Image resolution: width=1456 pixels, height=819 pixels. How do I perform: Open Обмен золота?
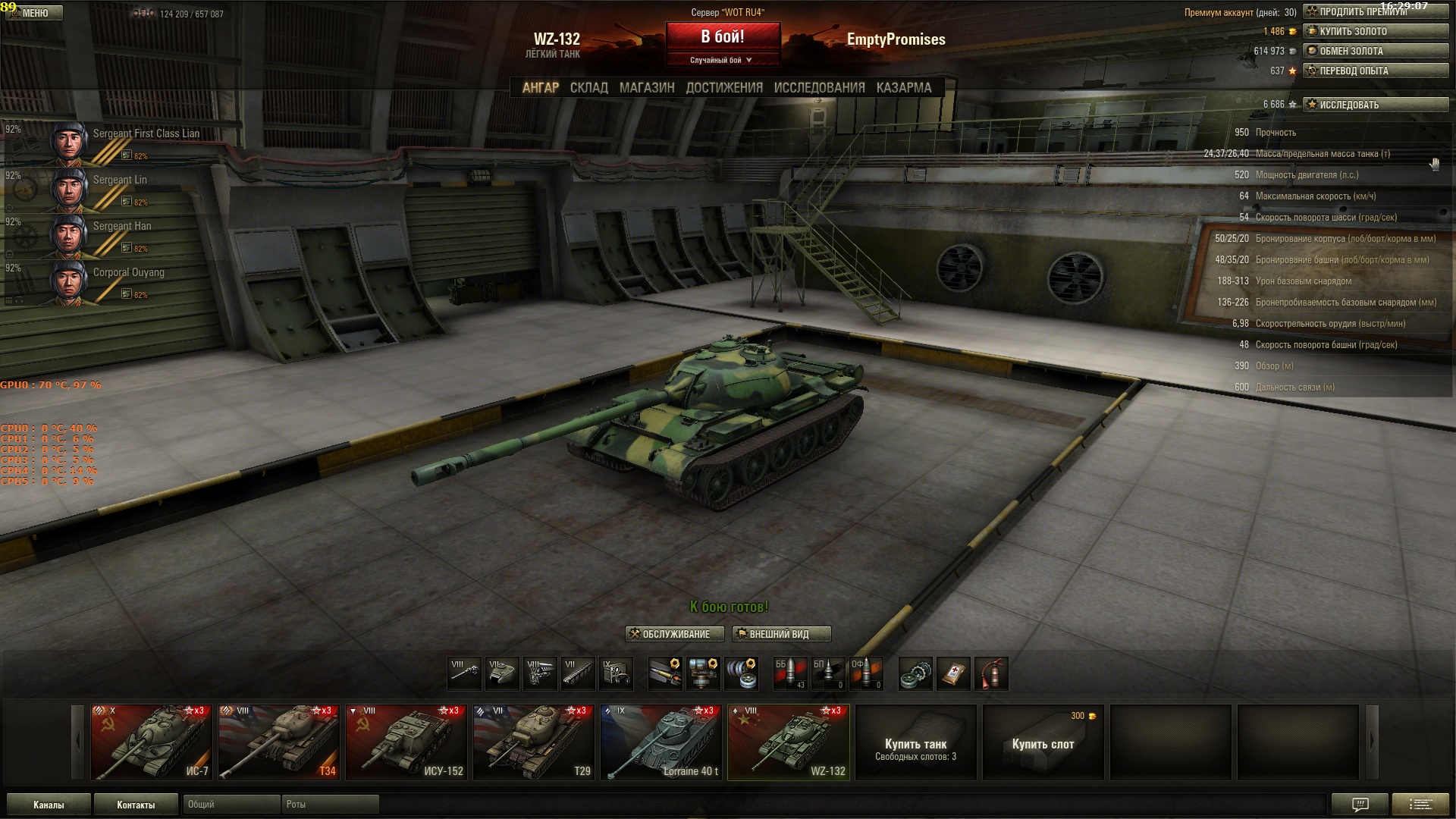pos(1375,52)
